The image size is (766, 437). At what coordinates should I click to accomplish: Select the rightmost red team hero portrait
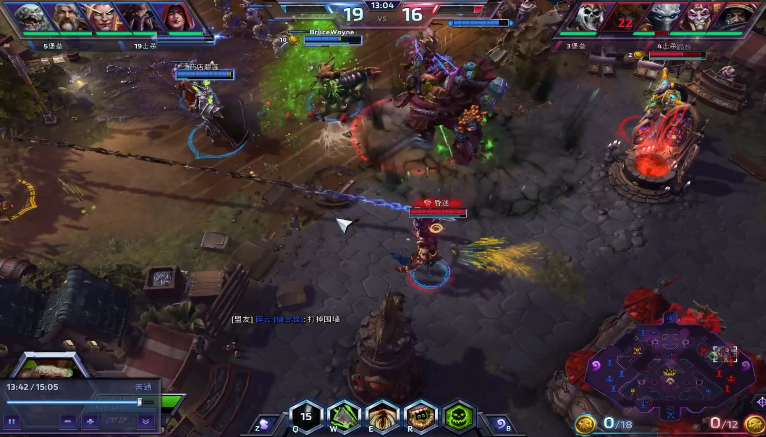(x=737, y=18)
